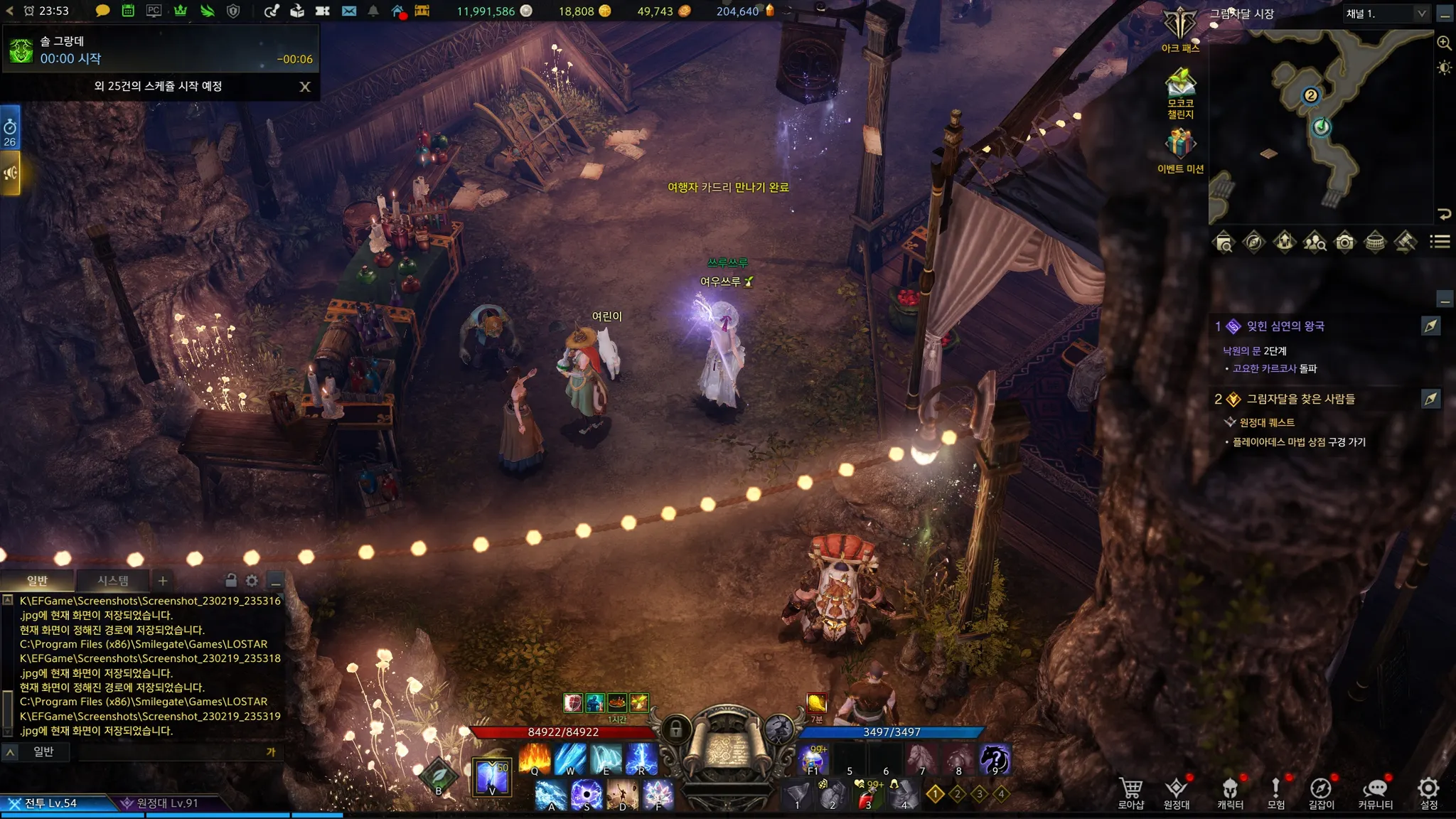Open the 모코코 챌린지 icon
Image resolution: width=1456 pixels, height=819 pixels.
click(1180, 89)
